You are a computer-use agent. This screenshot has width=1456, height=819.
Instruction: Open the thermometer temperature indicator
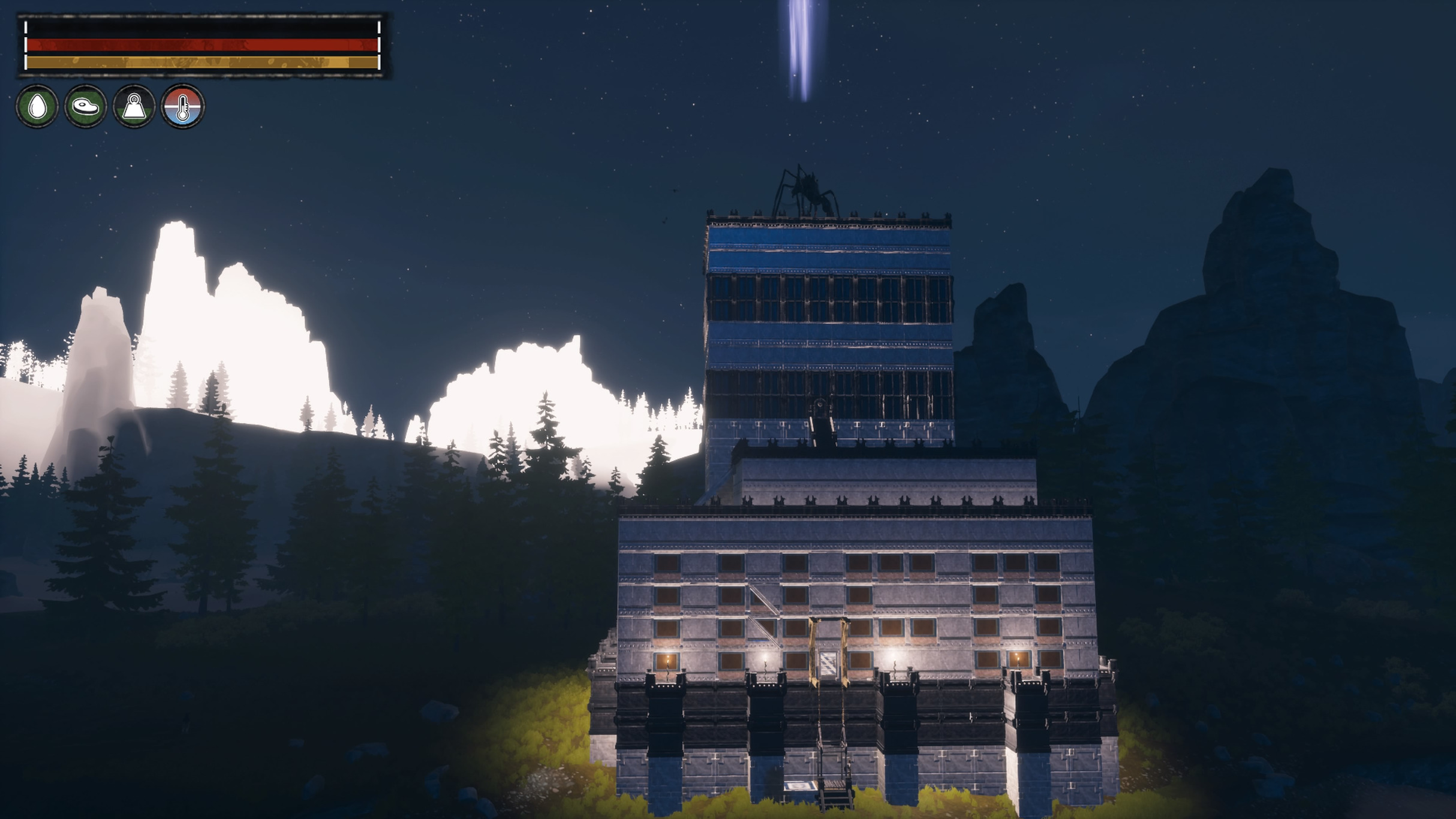(183, 107)
